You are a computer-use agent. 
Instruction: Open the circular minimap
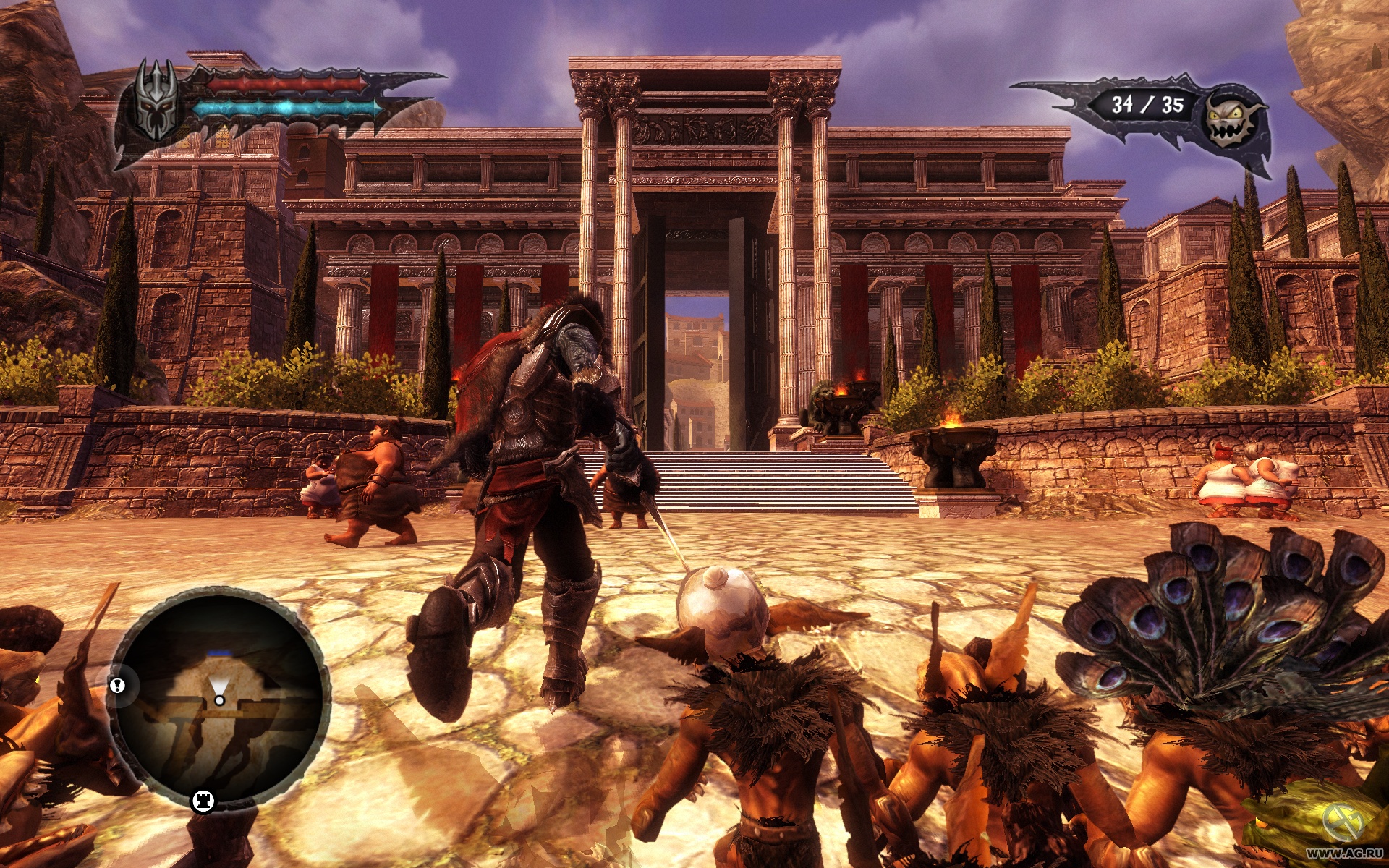[220, 698]
